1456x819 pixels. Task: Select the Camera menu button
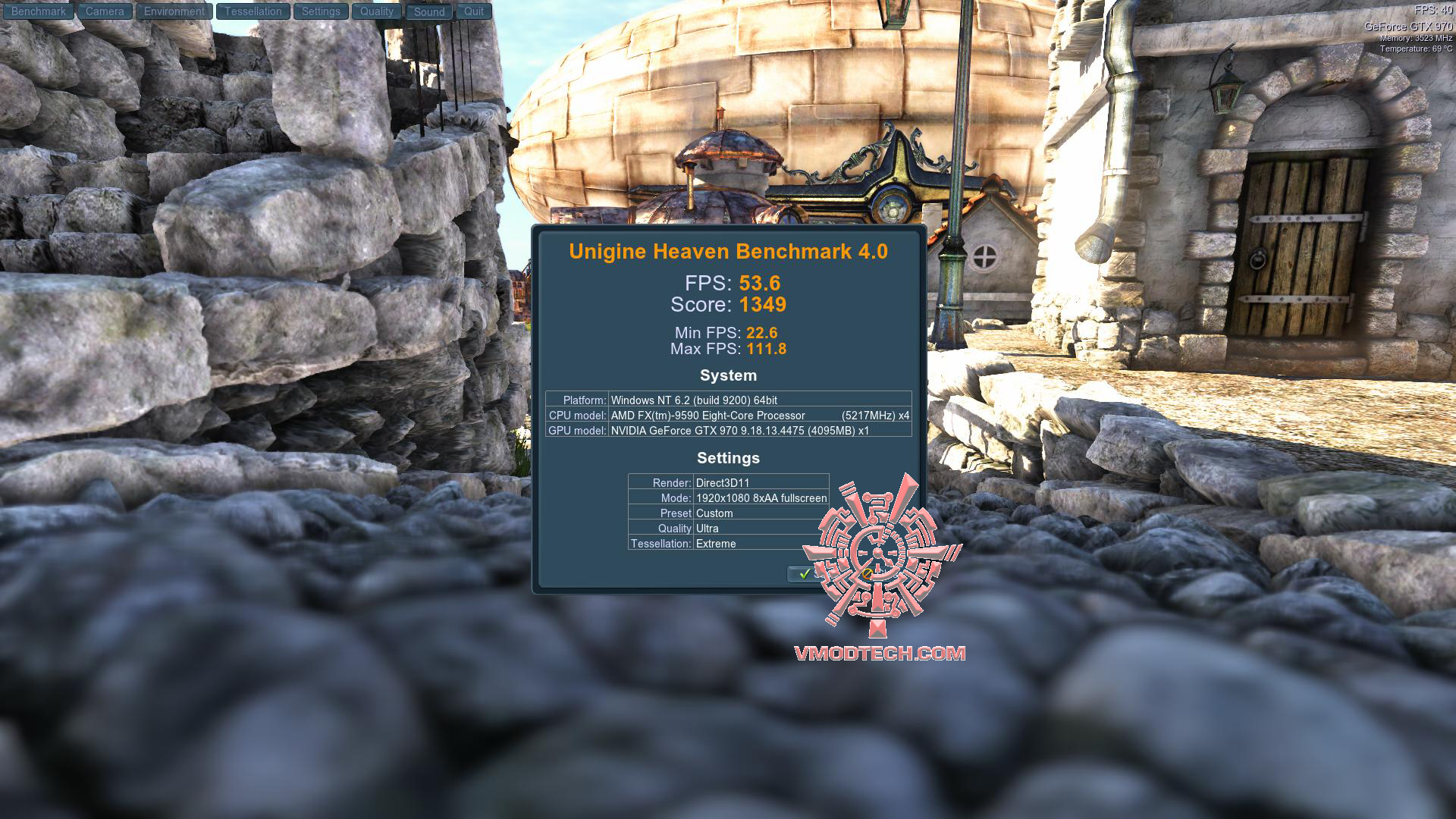[x=105, y=11]
